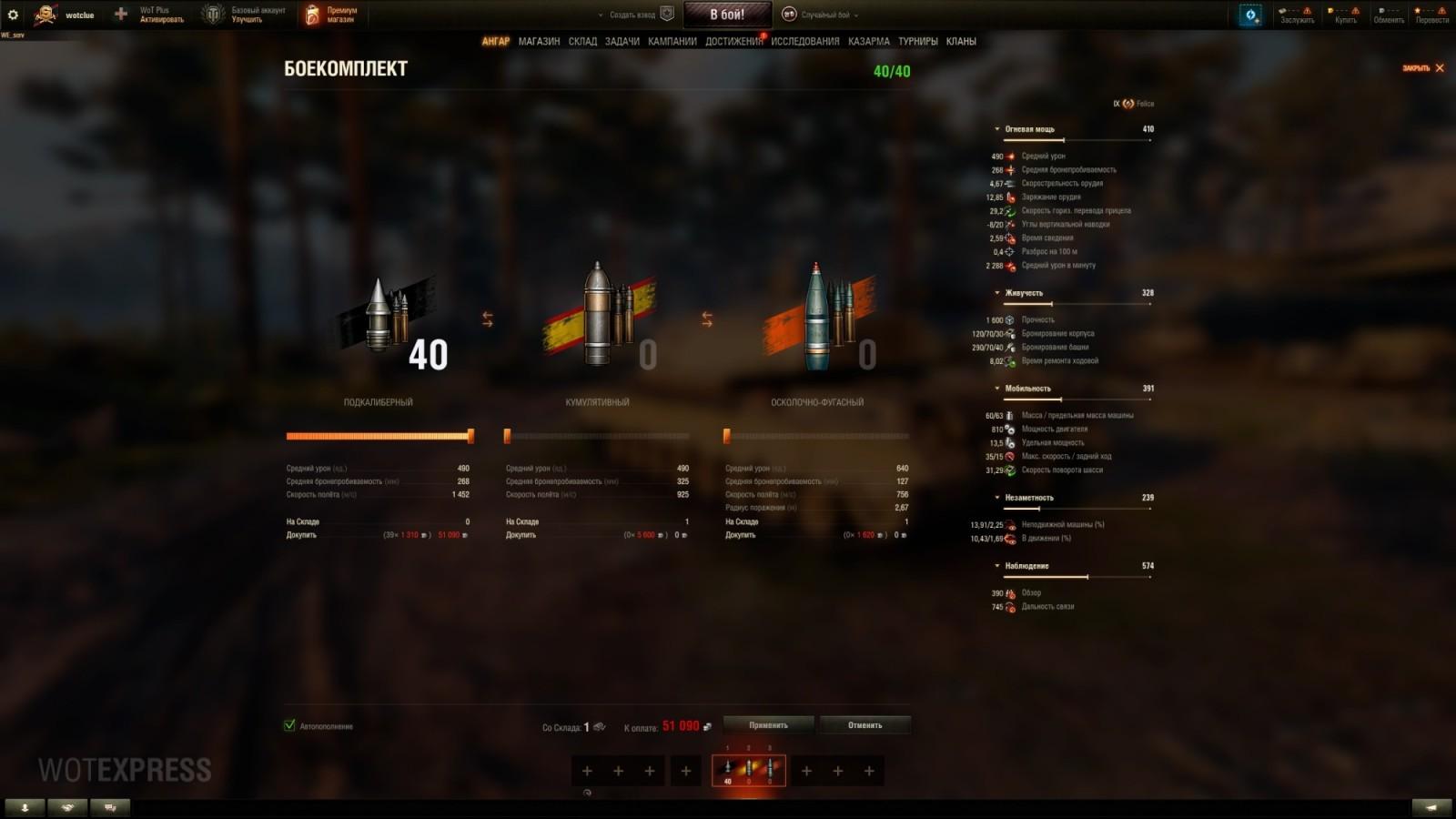Click the Создать взвод helmet icon
The height and width of the screenshot is (819, 1456).
(x=666, y=14)
